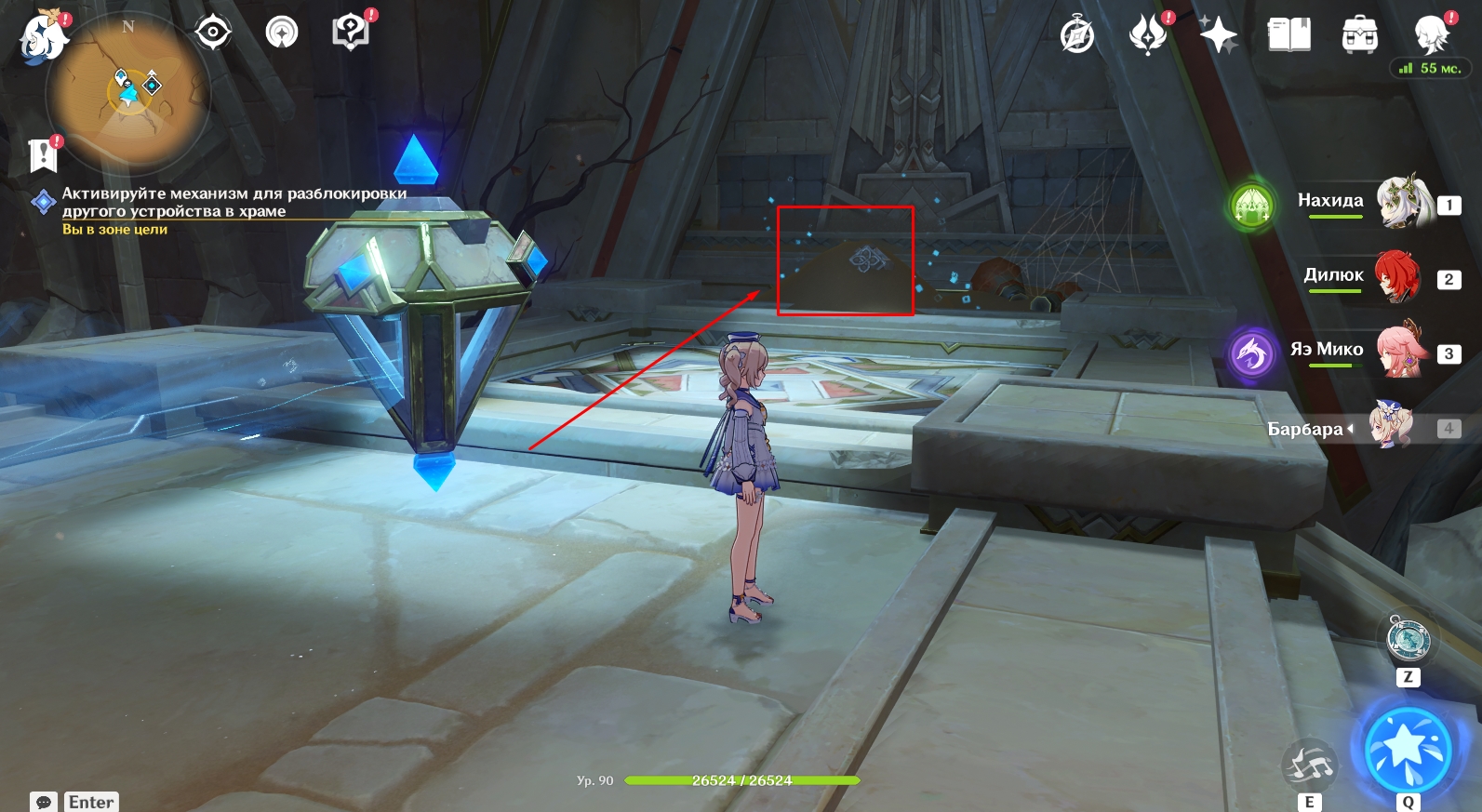Select Barbara in the party list

click(1392, 427)
